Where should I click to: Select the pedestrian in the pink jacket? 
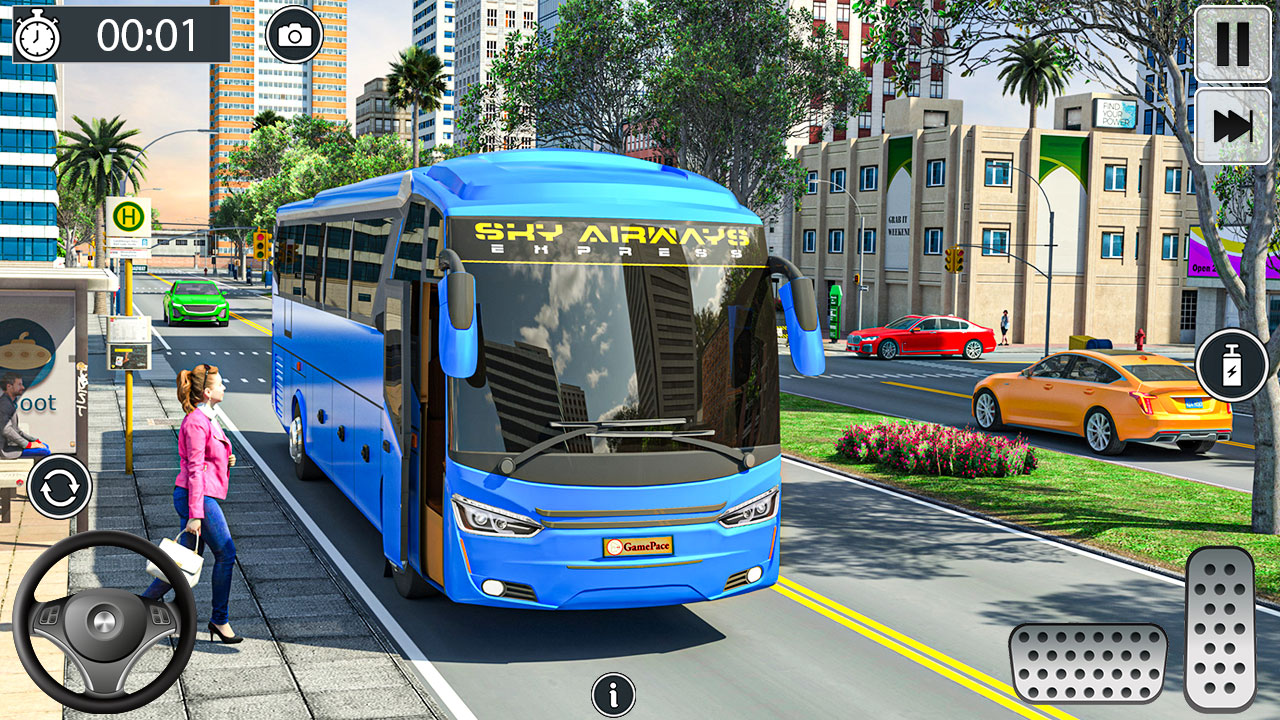tap(207, 450)
